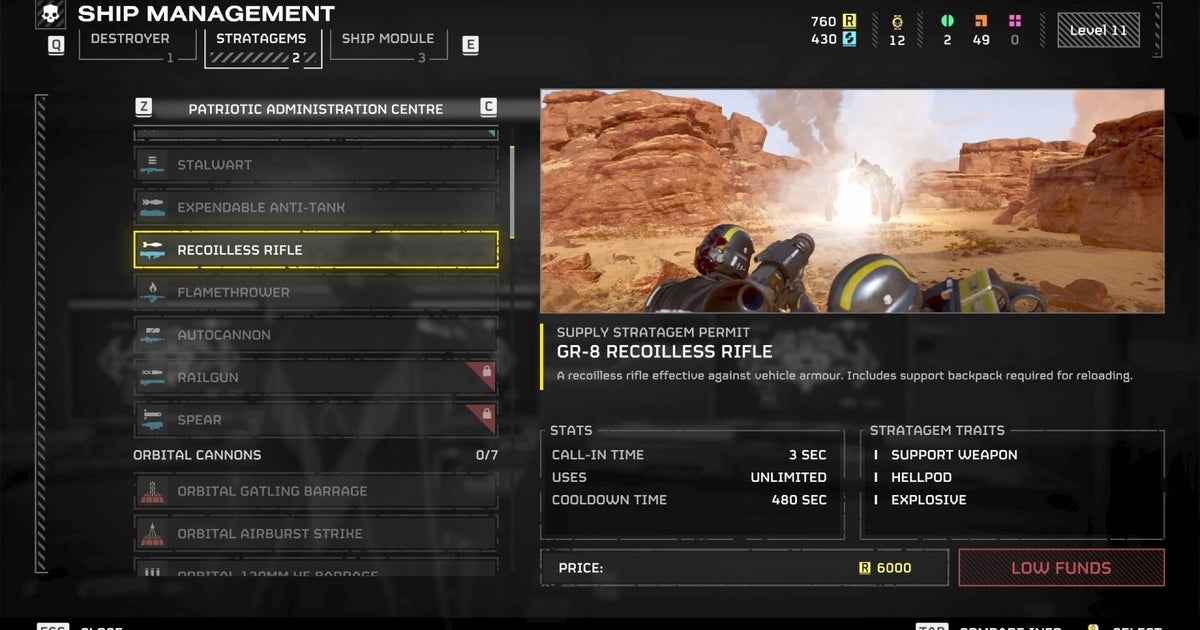Select Orbital Gatling Barrage
1200x630 pixels.
pyautogui.click(x=316, y=491)
